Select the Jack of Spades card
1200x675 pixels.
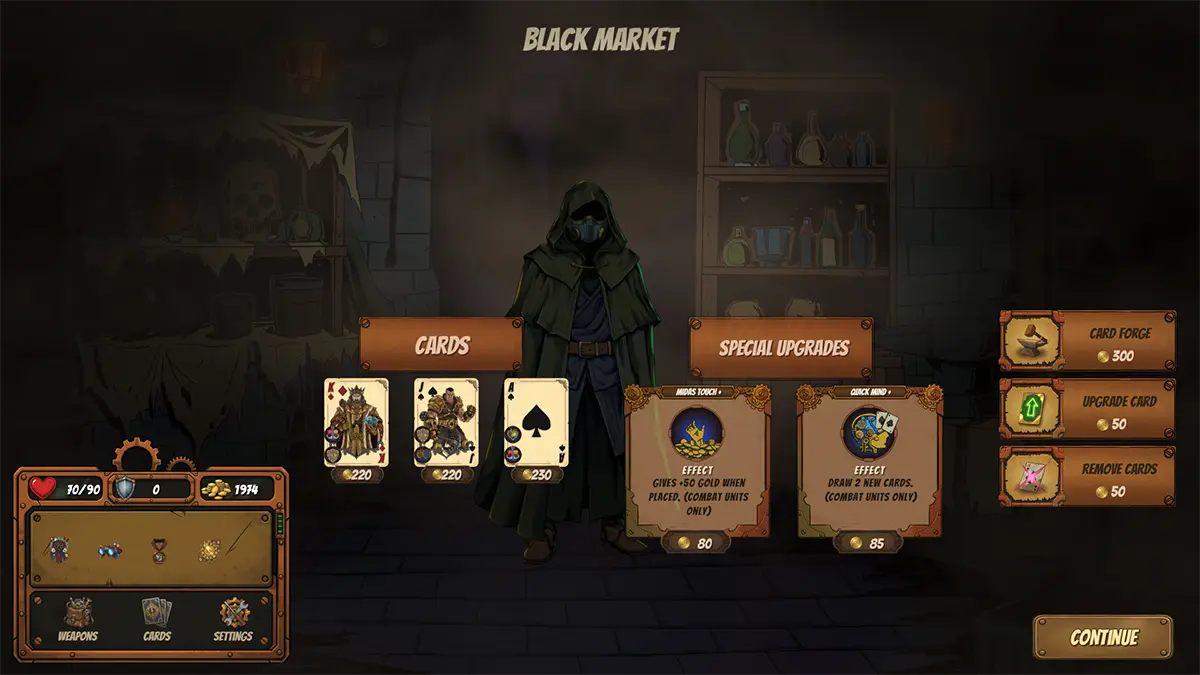coord(446,422)
